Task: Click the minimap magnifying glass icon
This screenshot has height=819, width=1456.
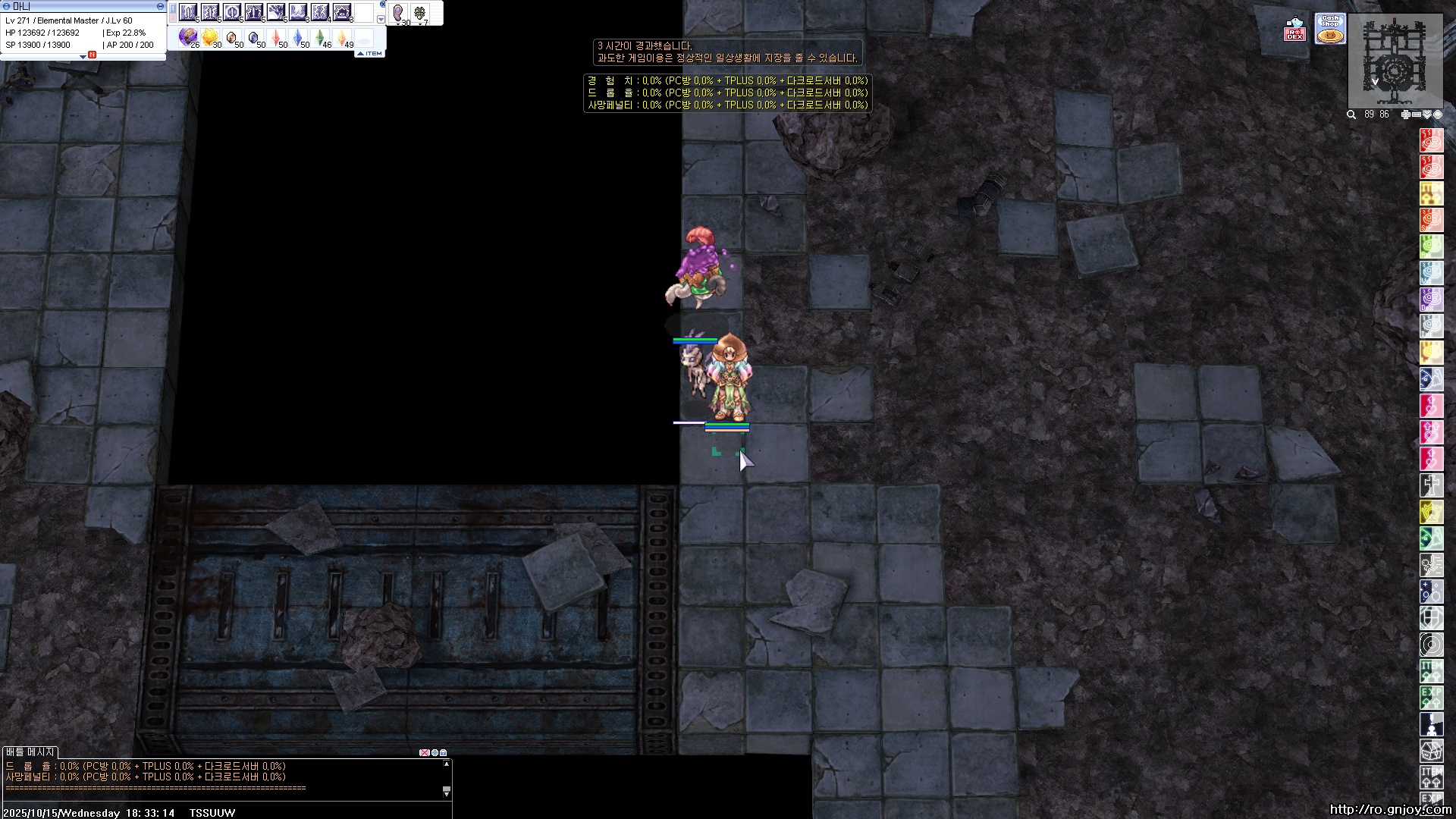Action: tap(1351, 115)
